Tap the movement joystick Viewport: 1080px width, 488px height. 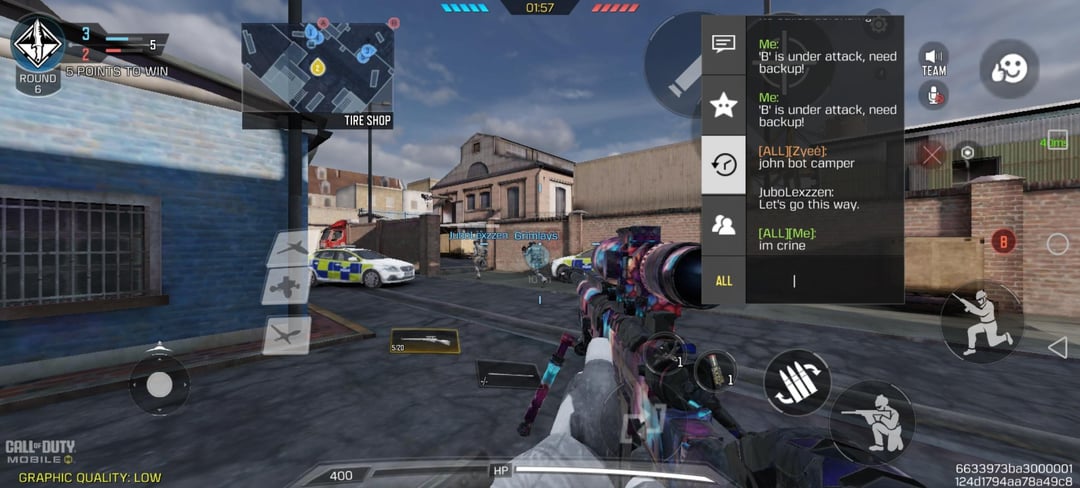click(x=160, y=384)
